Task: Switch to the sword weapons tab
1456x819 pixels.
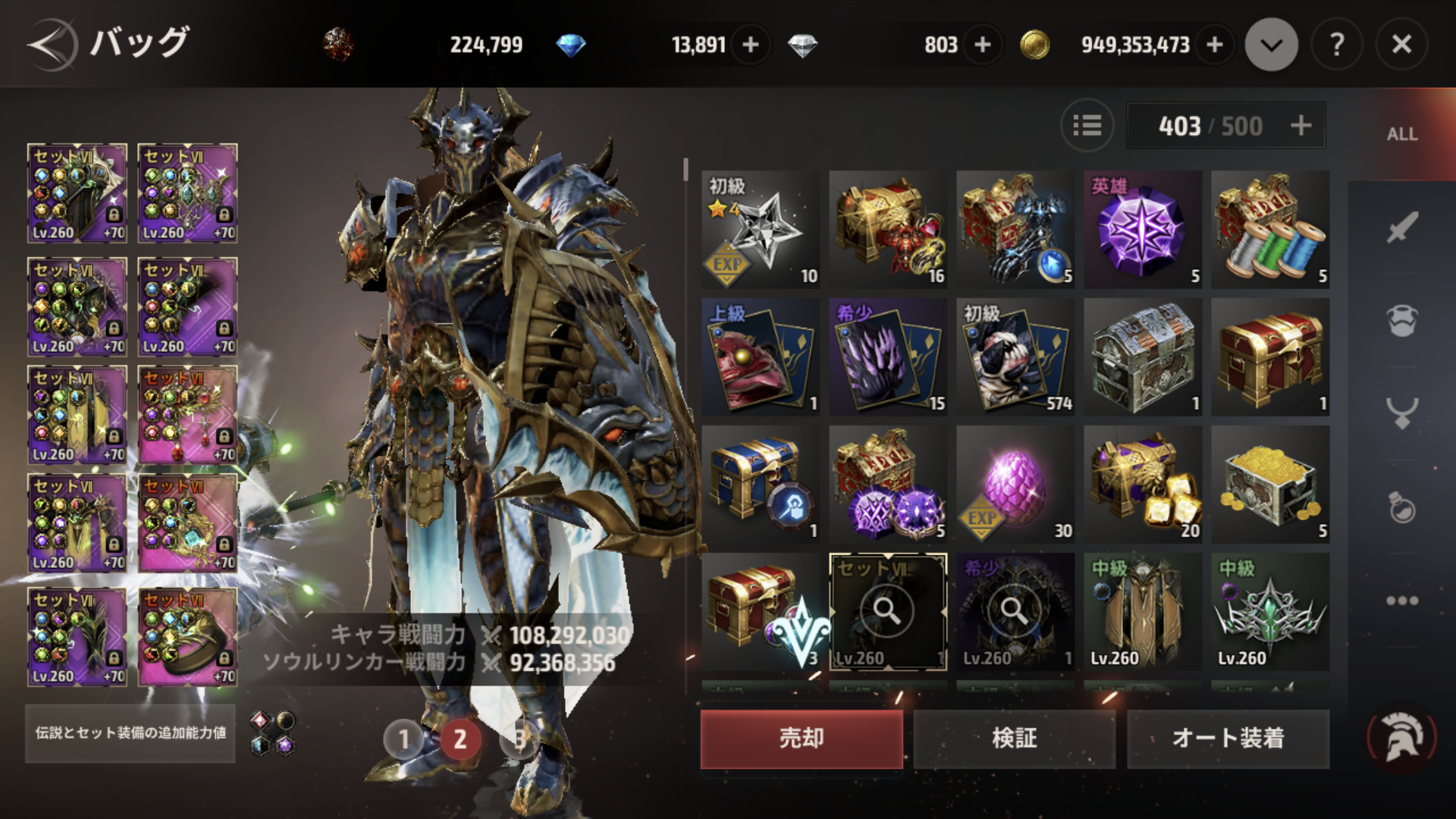Action: click(x=1402, y=227)
